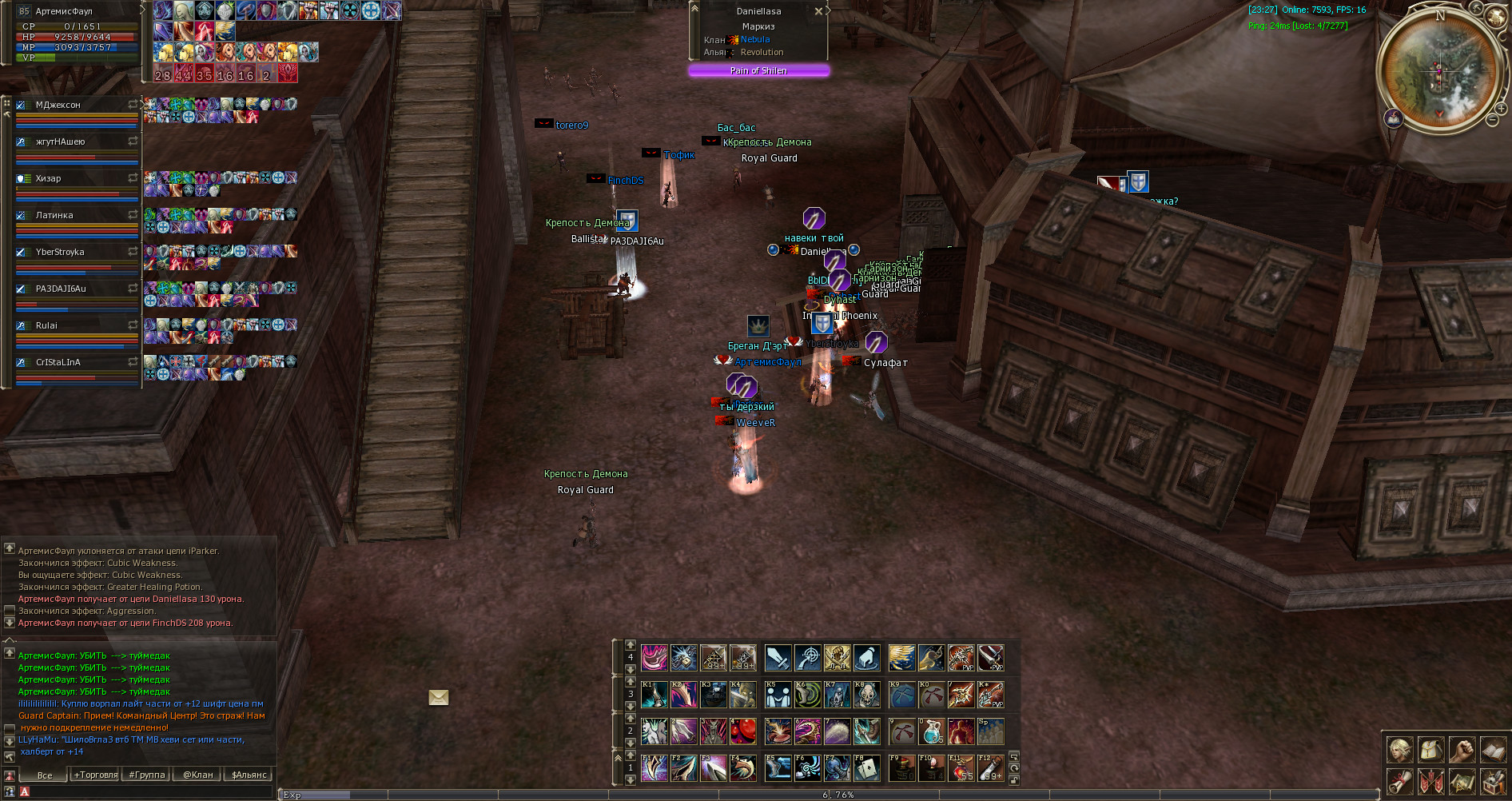Open the clan banners icon

1430,781
